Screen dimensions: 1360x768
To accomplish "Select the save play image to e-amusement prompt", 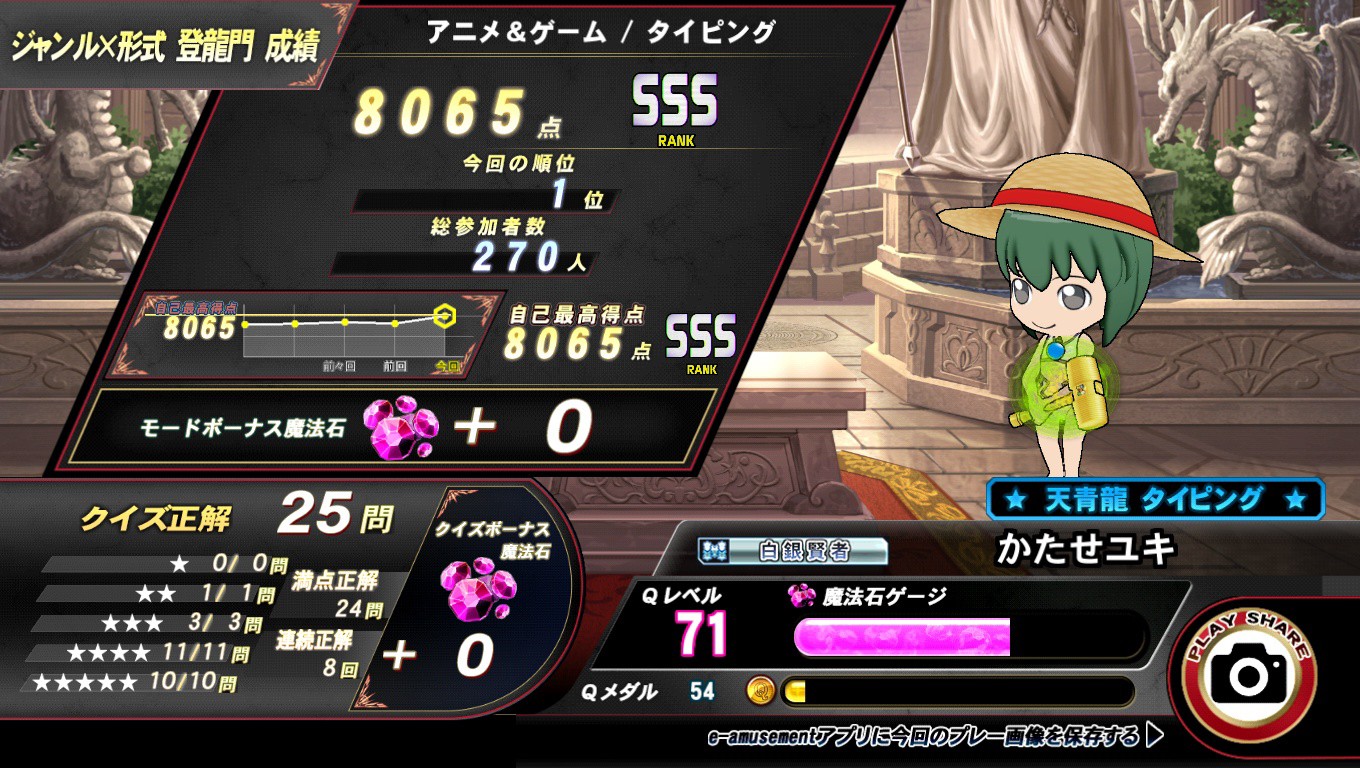I will click(x=935, y=737).
